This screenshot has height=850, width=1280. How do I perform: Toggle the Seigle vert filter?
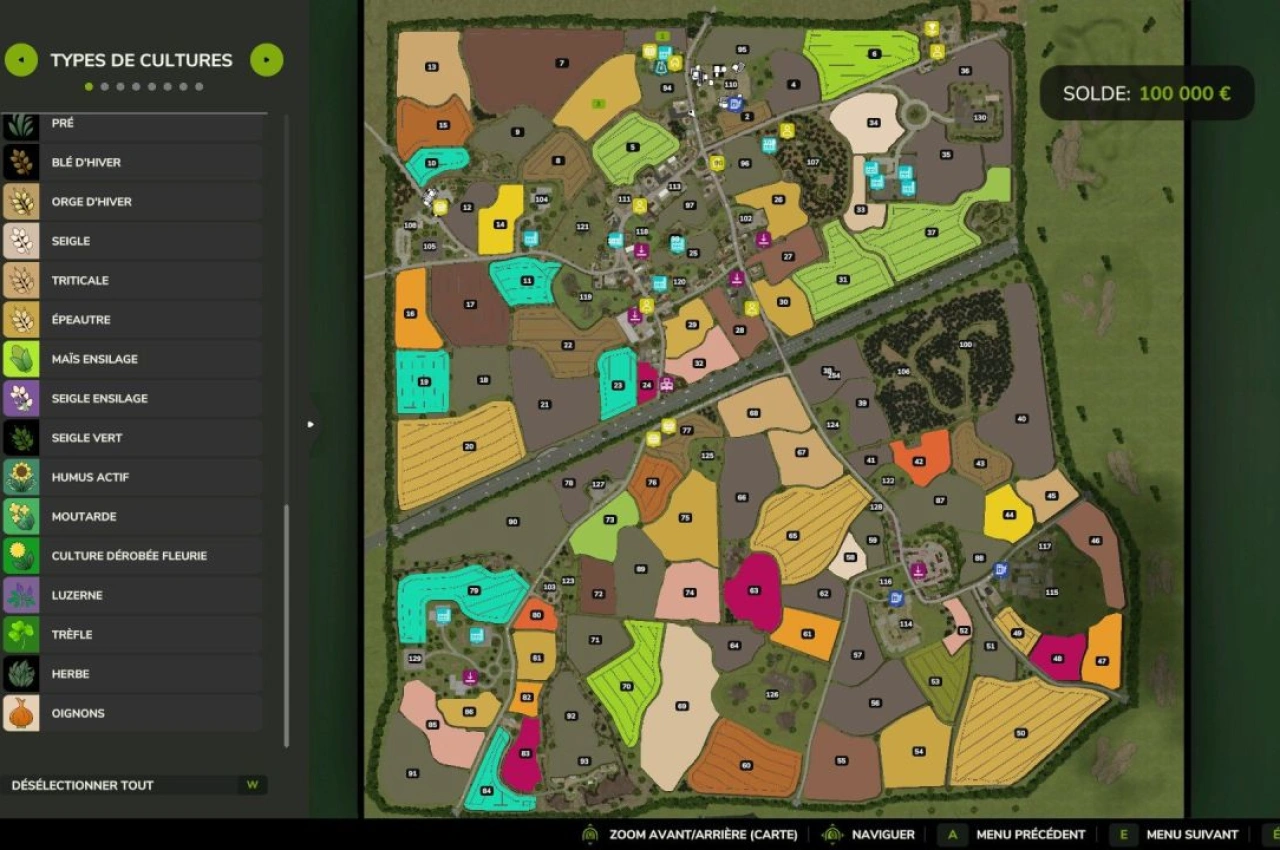[x=132, y=438]
